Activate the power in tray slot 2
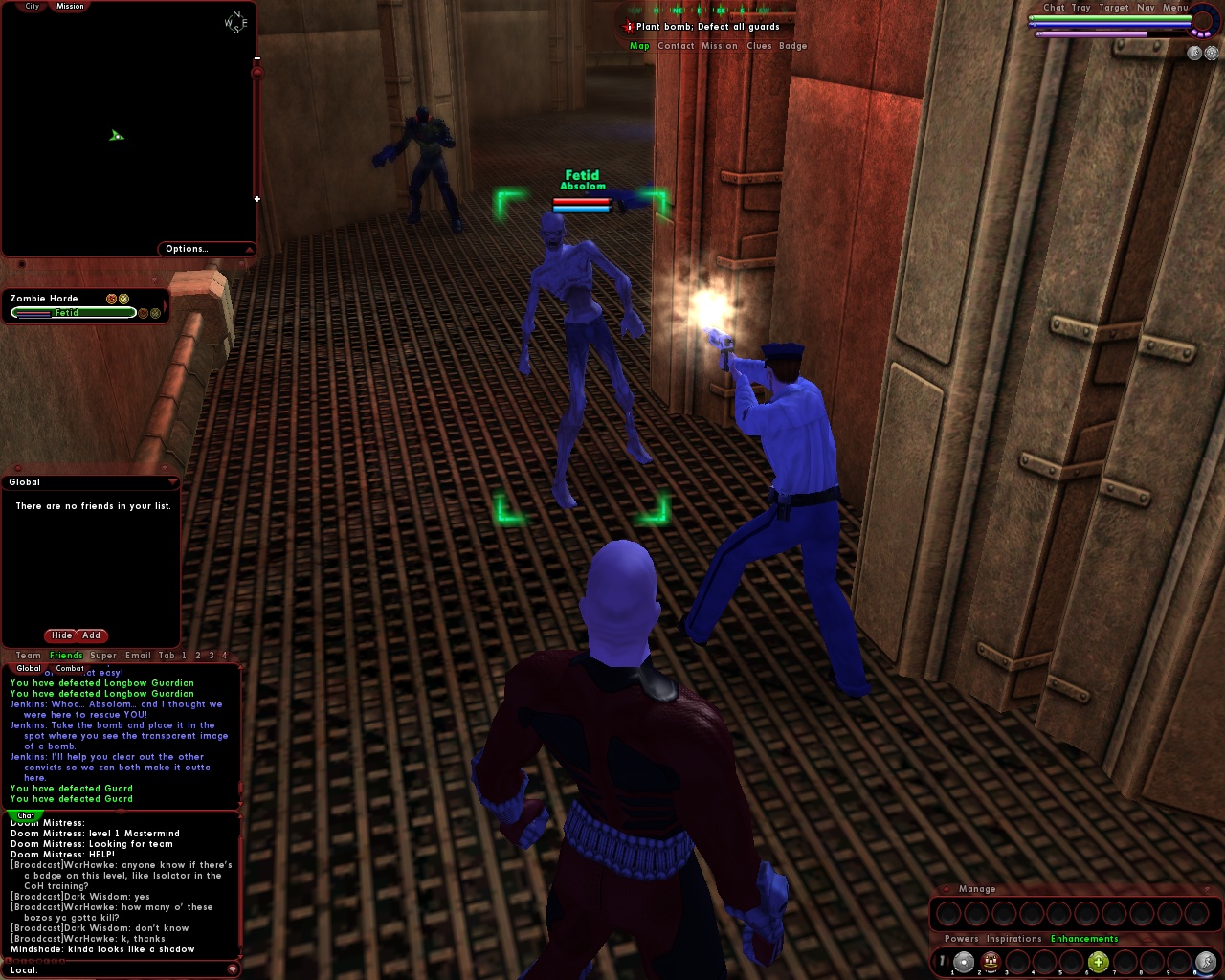This screenshot has height=980, width=1225. click(x=991, y=962)
